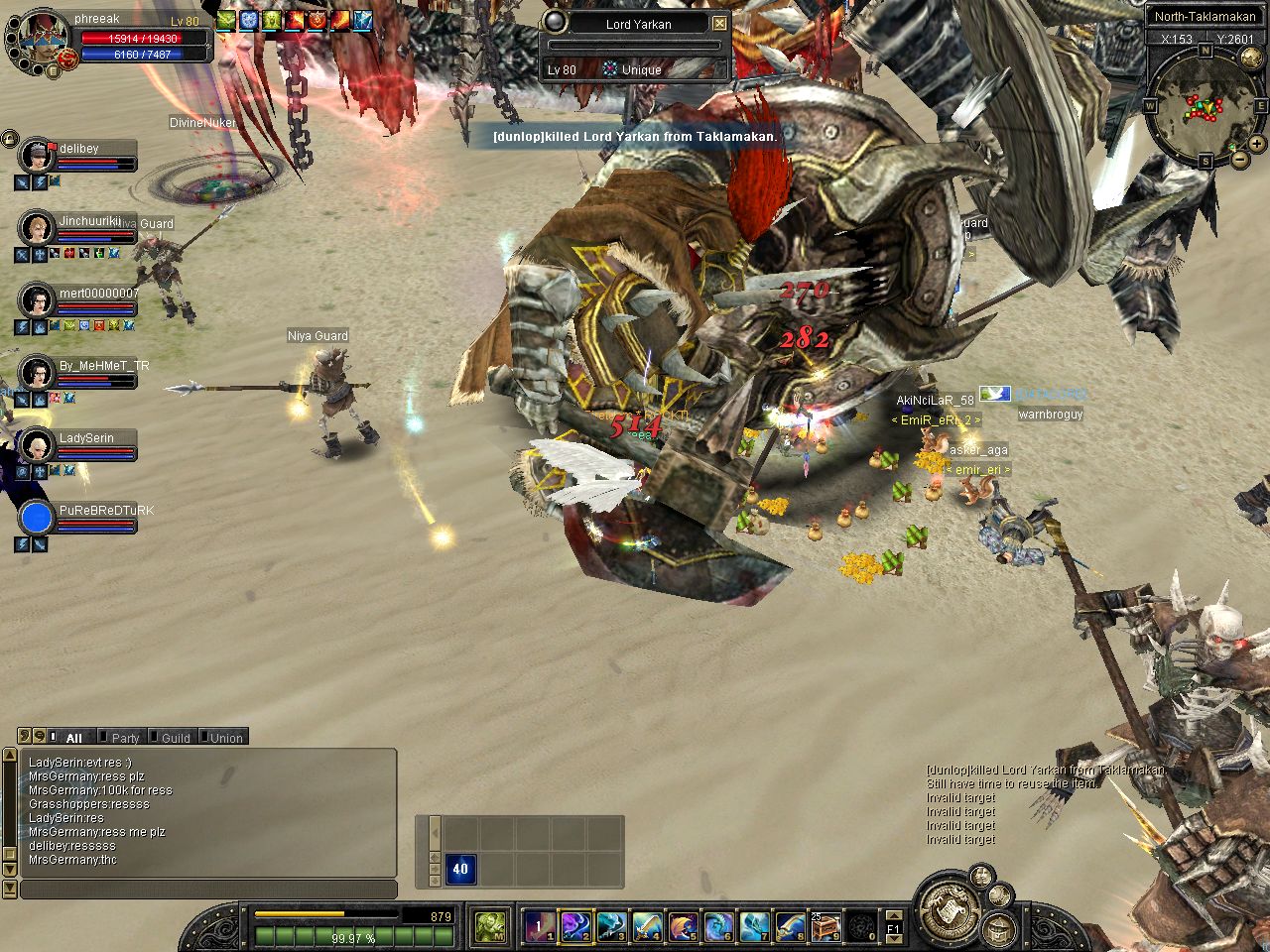Select party member Jinchuurikii
The image size is (1270, 952).
(x=89, y=221)
